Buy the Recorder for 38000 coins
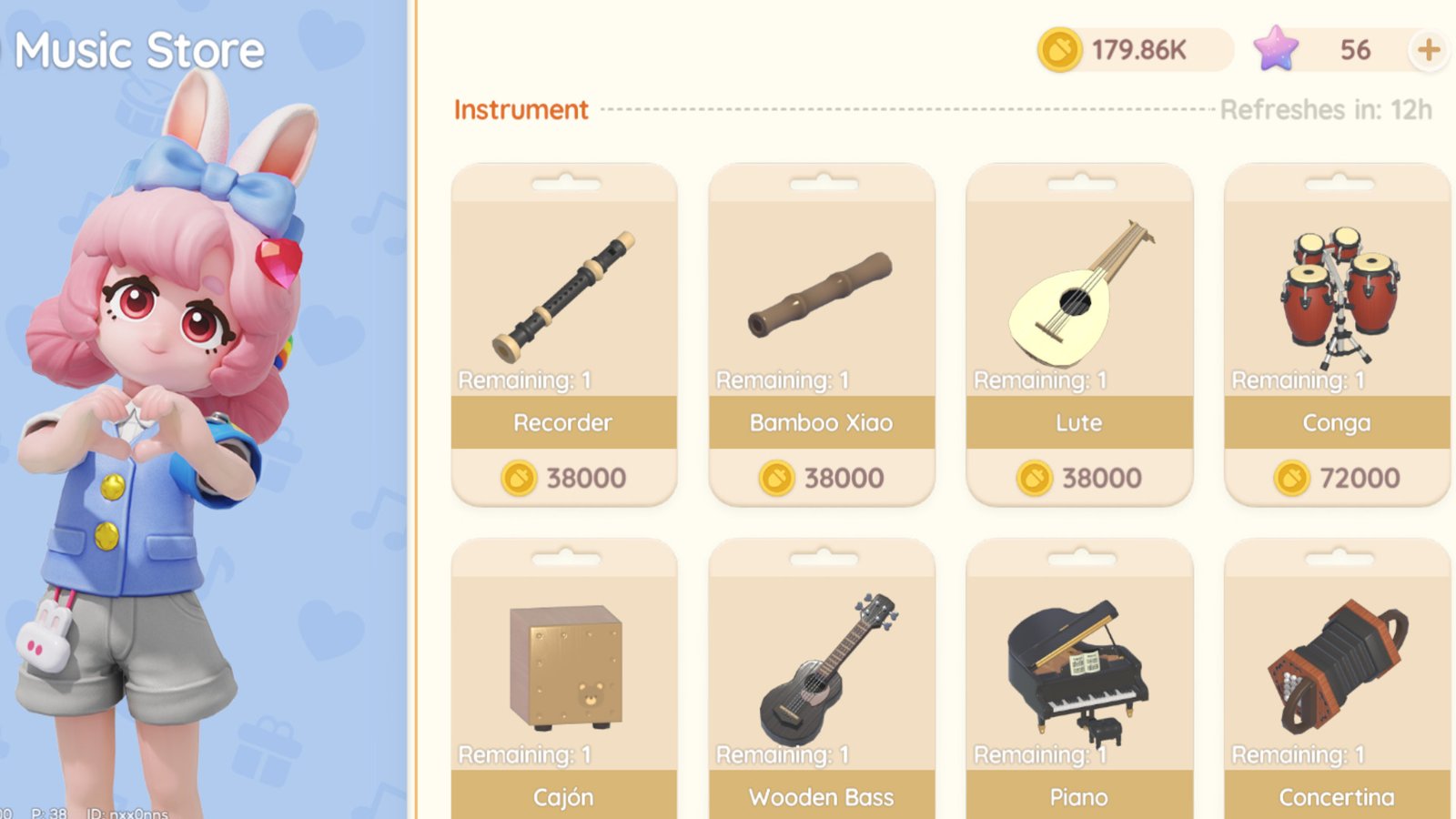1456x819 pixels. [564, 477]
